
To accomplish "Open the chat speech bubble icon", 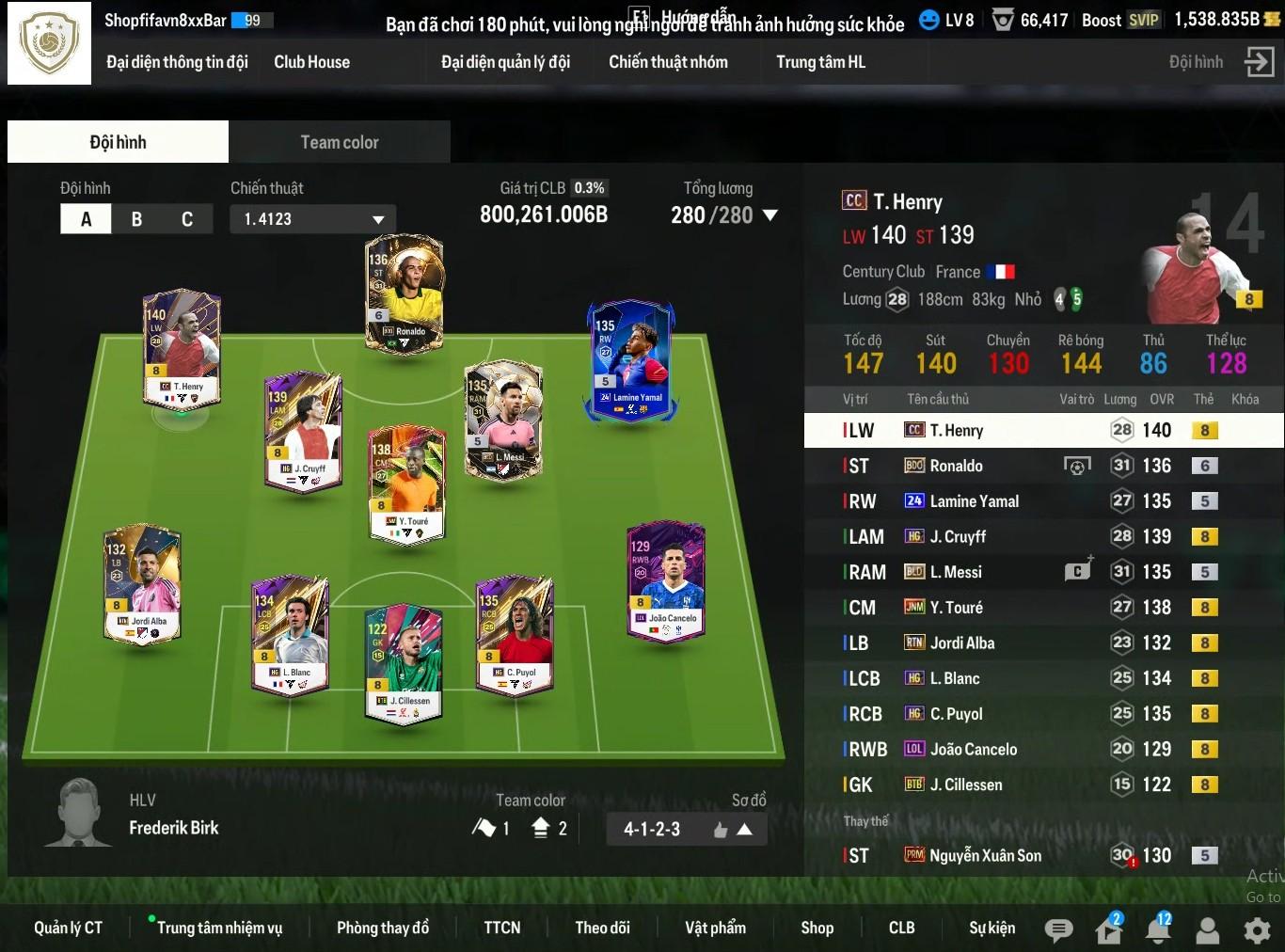I will tap(1058, 930).
